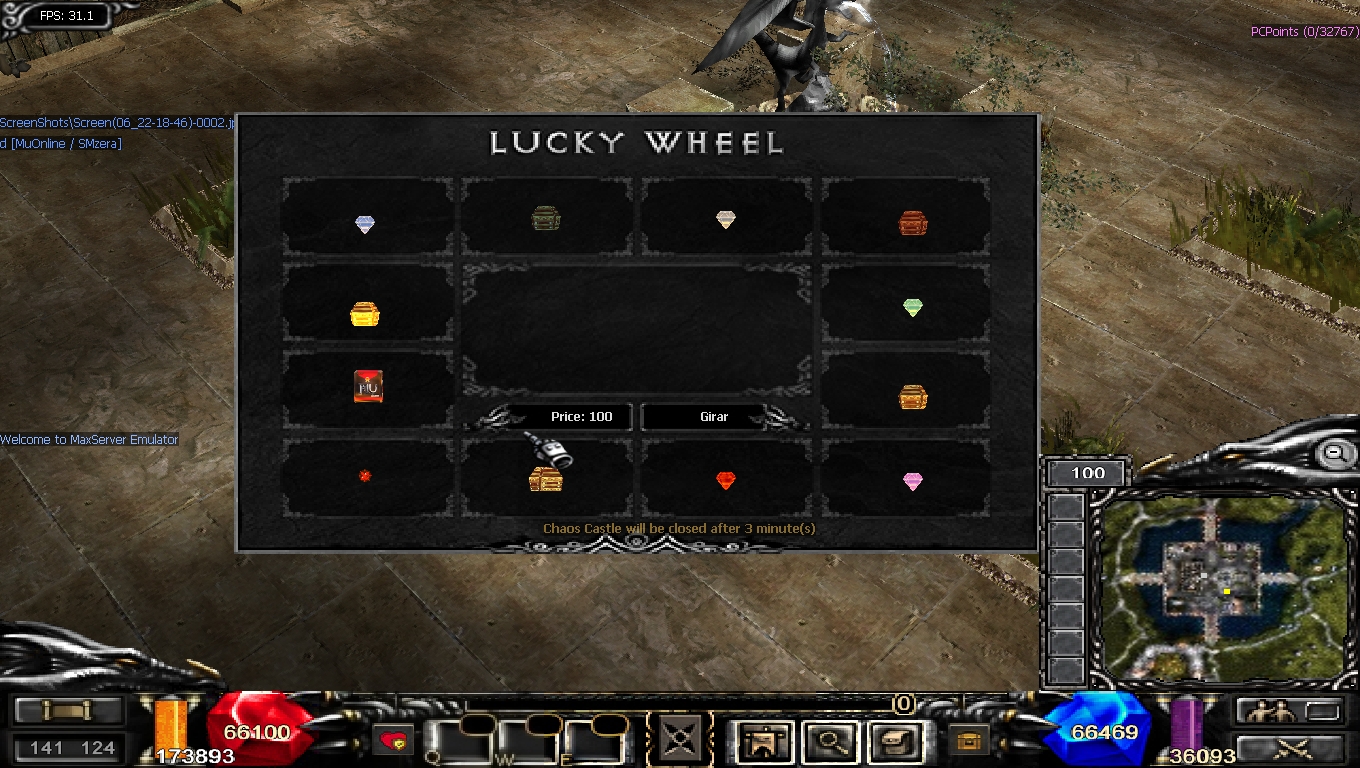The image size is (1360, 768).
Task: Open the magnifying glass menu button
Action: (829, 741)
